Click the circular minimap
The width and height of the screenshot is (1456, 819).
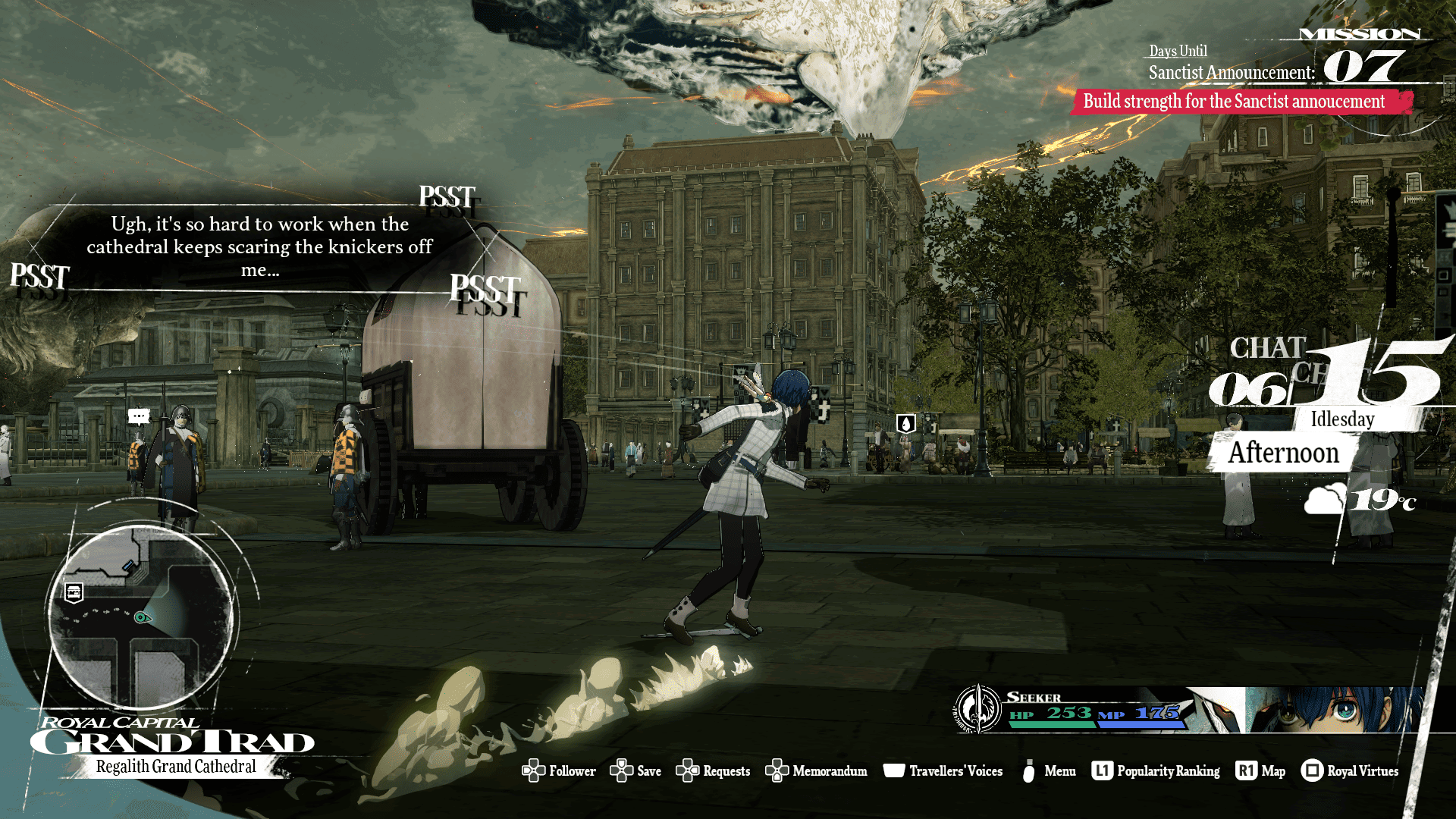tap(141, 617)
